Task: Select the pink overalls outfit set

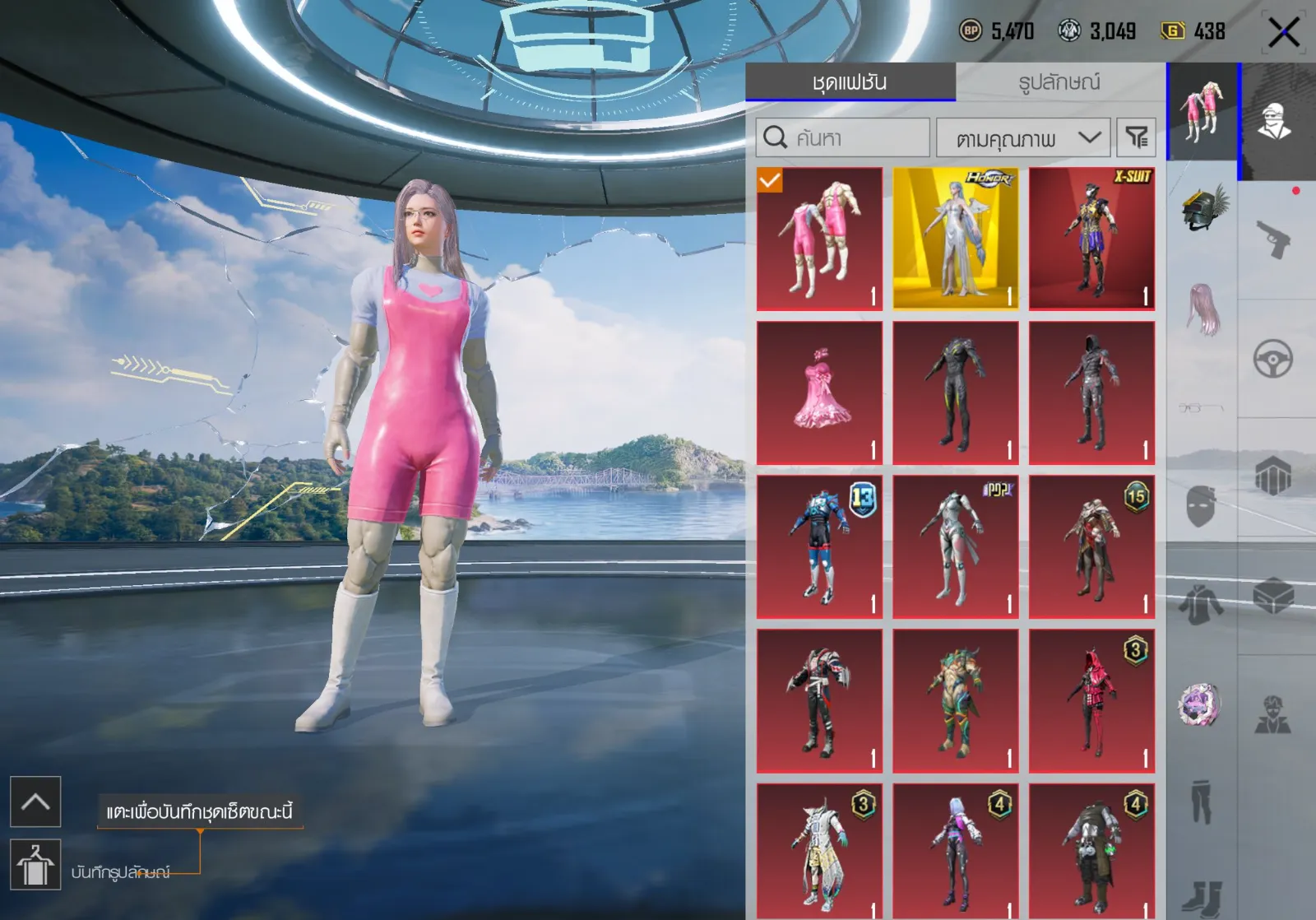Action: coord(819,239)
